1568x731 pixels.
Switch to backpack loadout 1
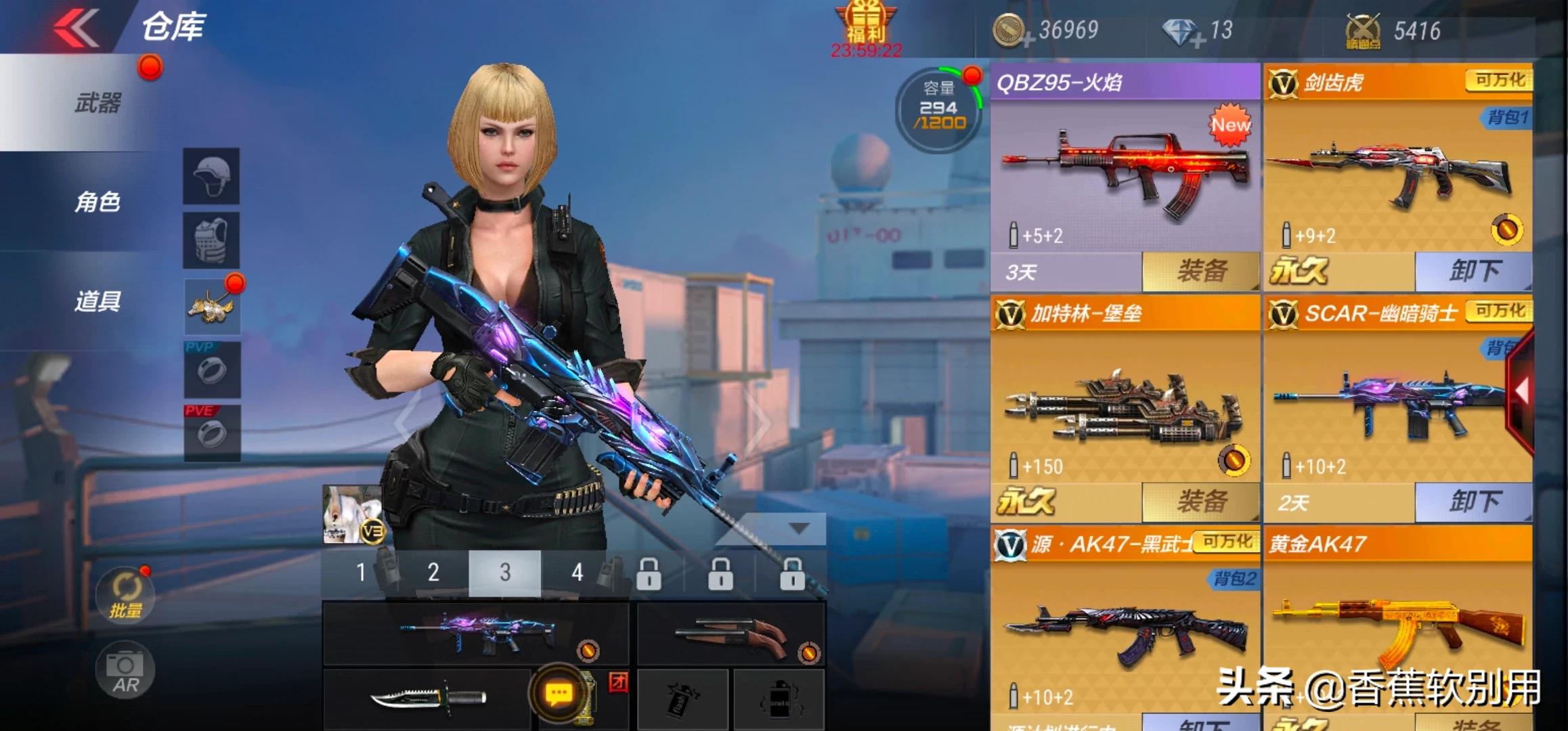[x=361, y=573]
